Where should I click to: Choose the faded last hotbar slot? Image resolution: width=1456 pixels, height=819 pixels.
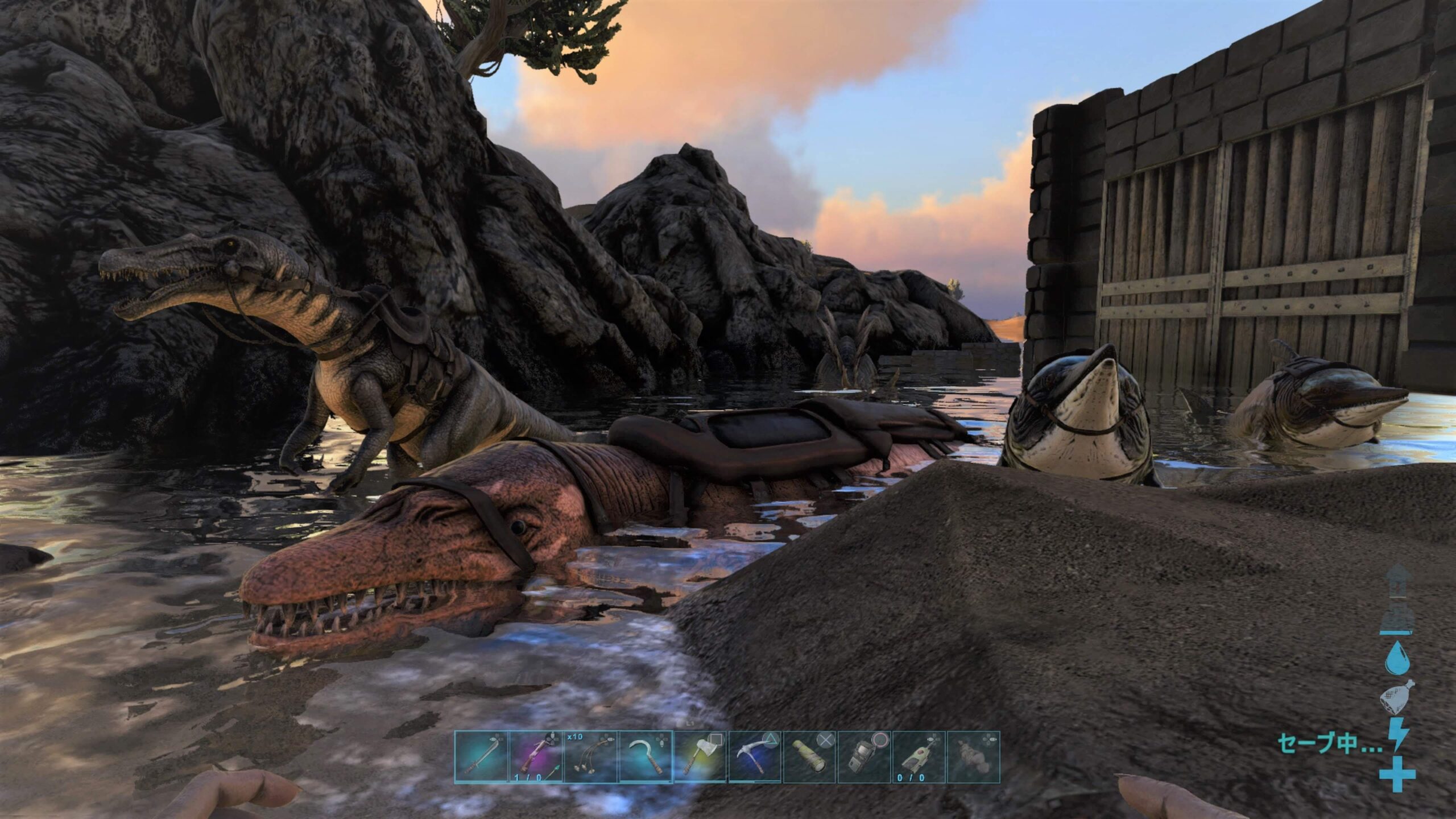pyautogui.click(x=974, y=757)
